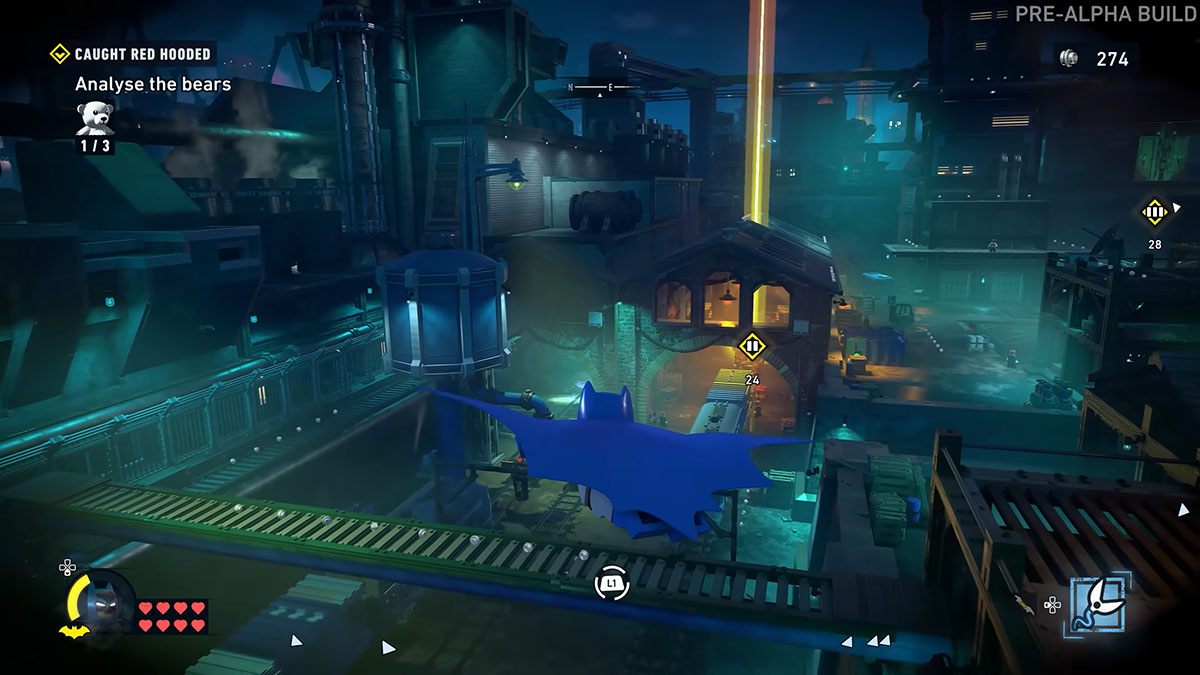Image resolution: width=1200 pixels, height=675 pixels.
Task: Select the yellow waypoint marker labeled 24
Action: coord(752,347)
